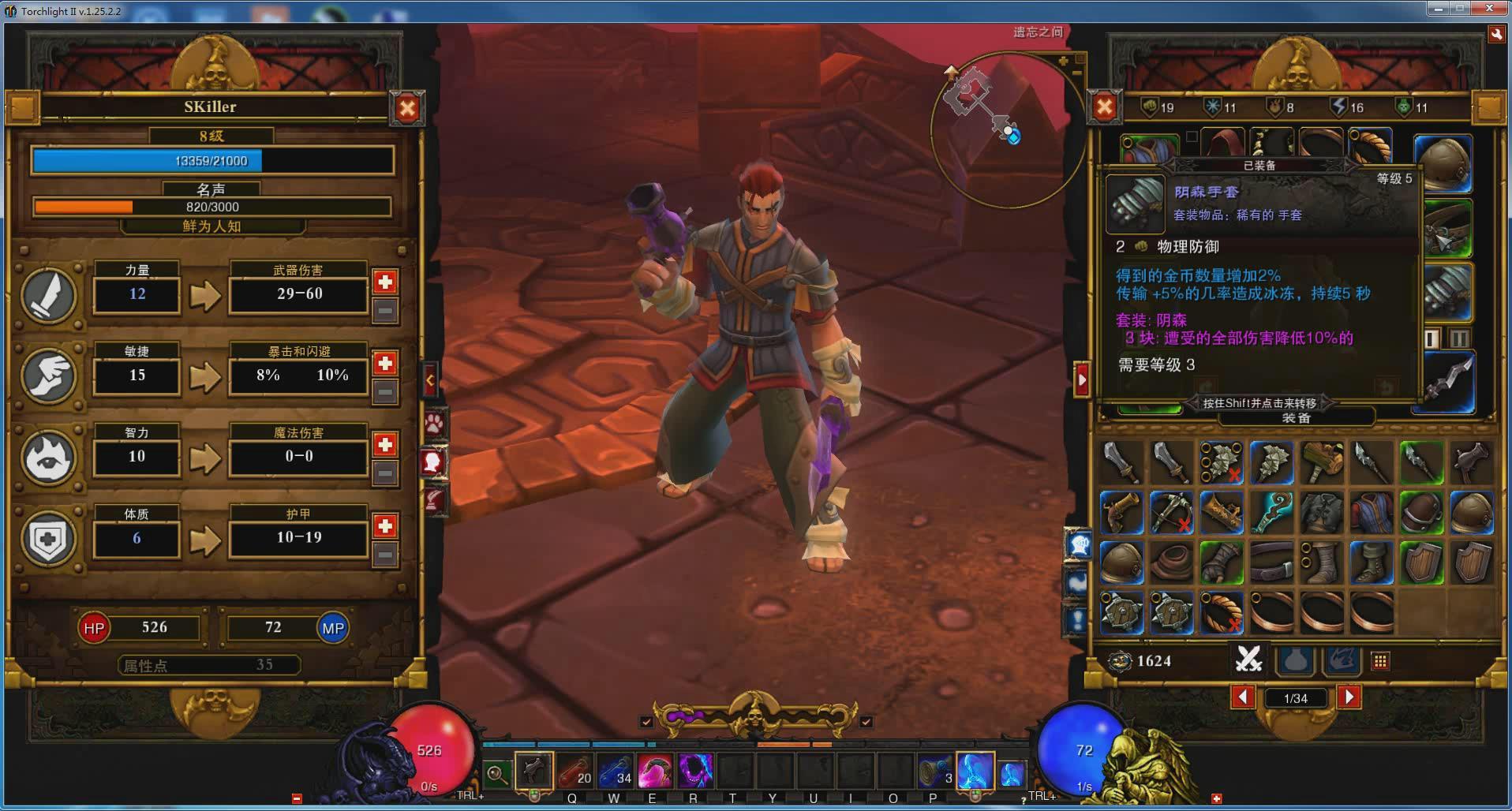Switch to the spells inventory tab
Viewport: 1512px width, 811px height.
pos(1342,661)
